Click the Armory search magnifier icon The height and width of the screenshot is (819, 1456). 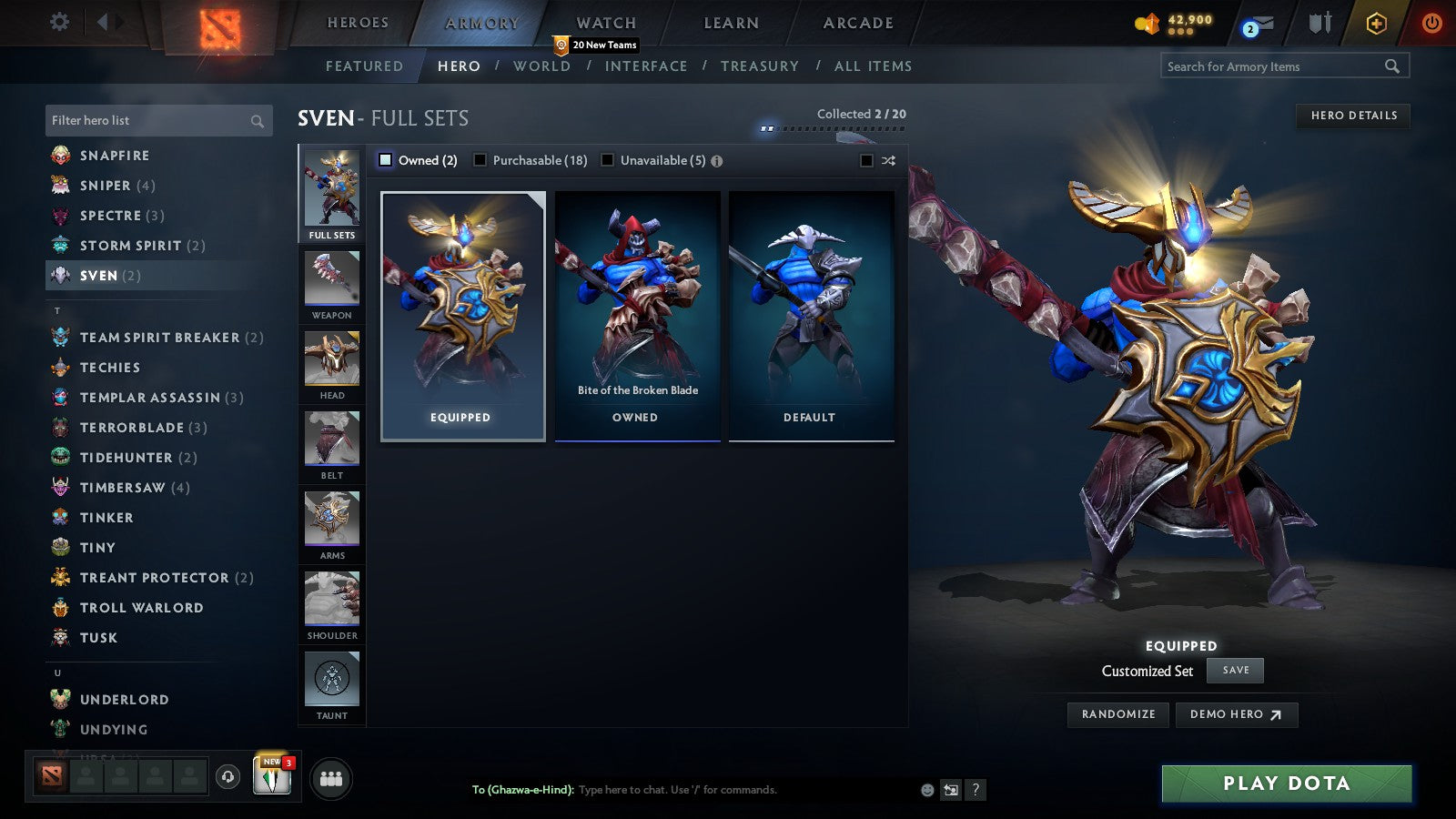pos(1392,66)
